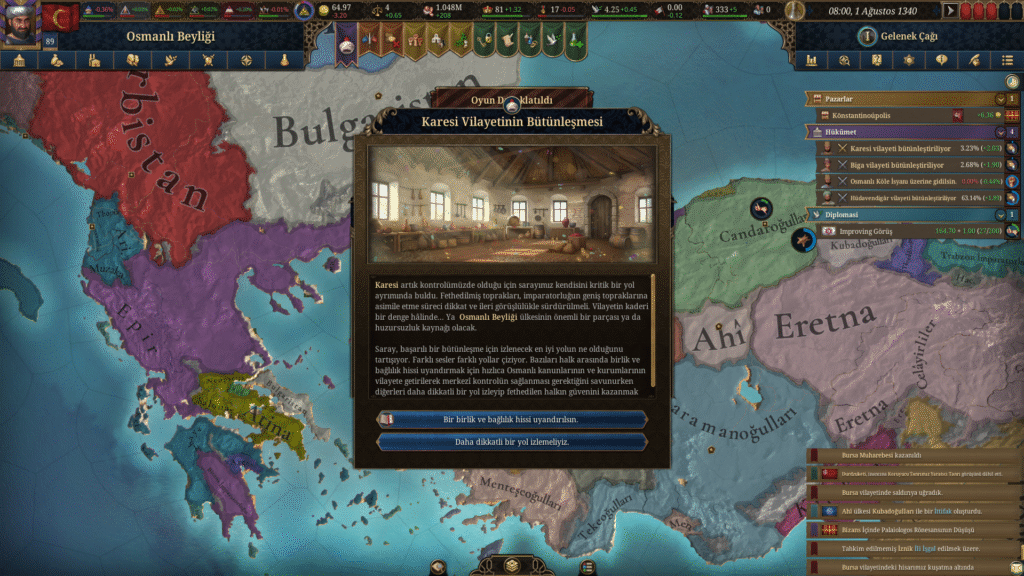Collapse the Hükümet section
The height and width of the screenshot is (576, 1024).
tap(1000, 132)
